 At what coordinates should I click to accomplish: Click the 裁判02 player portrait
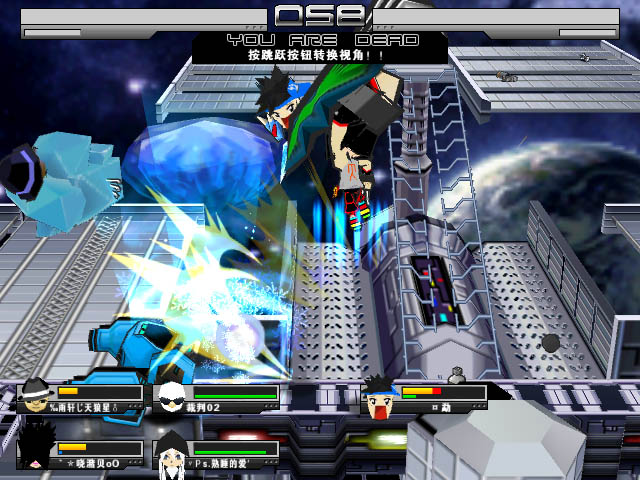[170, 392]
